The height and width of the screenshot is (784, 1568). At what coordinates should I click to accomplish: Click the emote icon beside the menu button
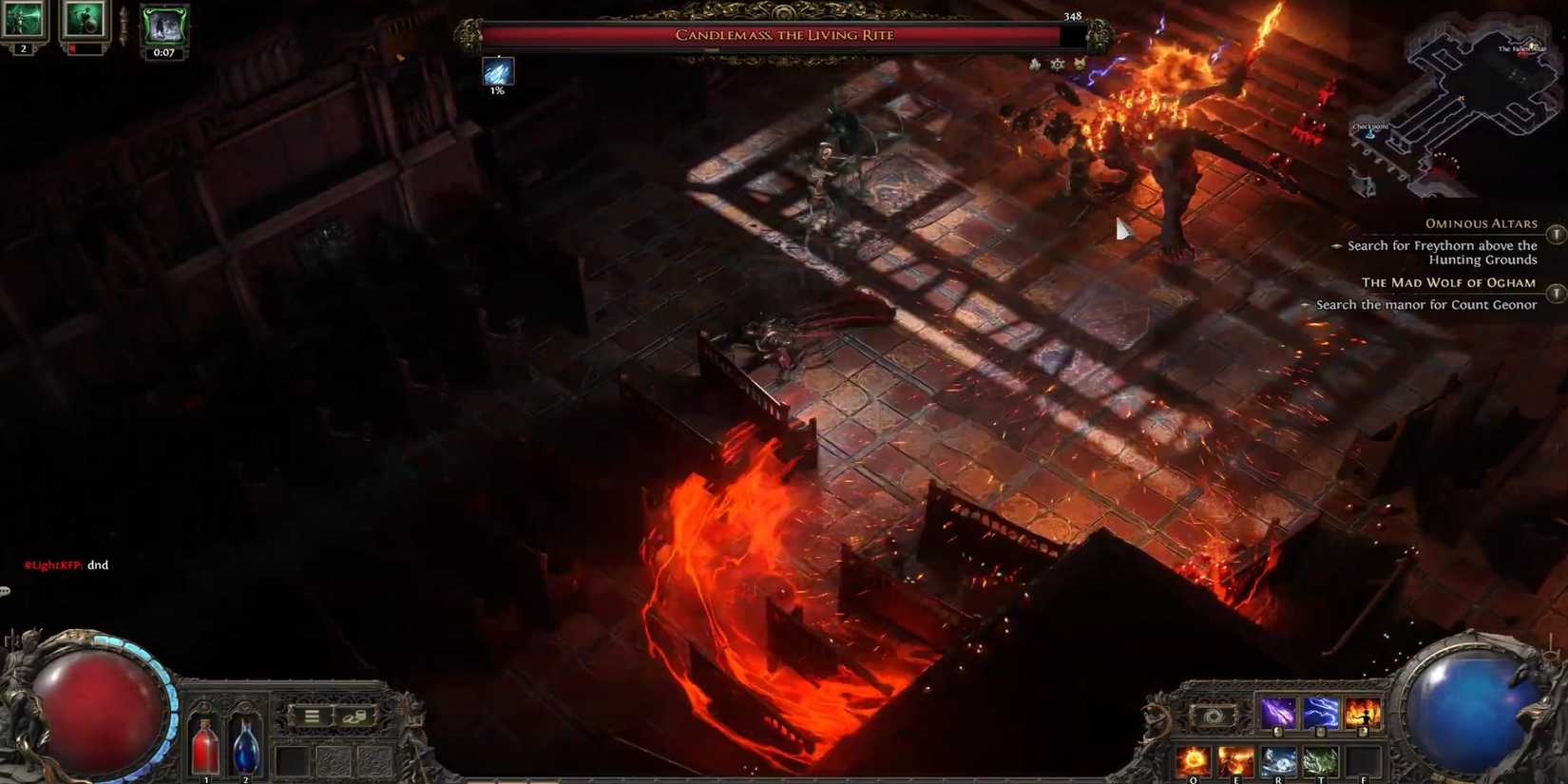pyautogui.click(x=354, y=719)
